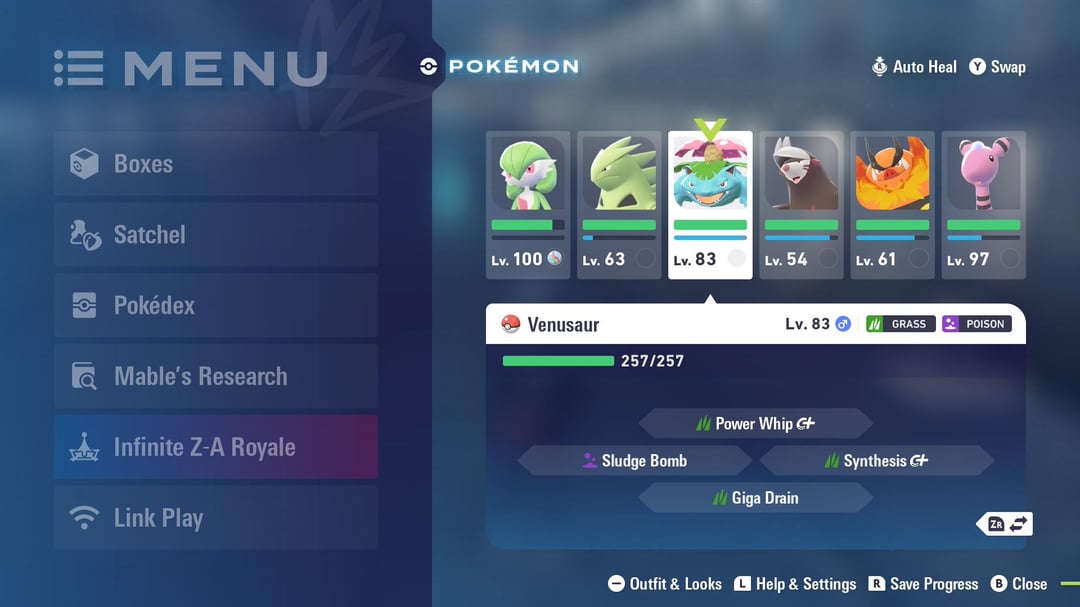1080x607 pixels.
Task: Open the Satchel
Action: [215, 235]
